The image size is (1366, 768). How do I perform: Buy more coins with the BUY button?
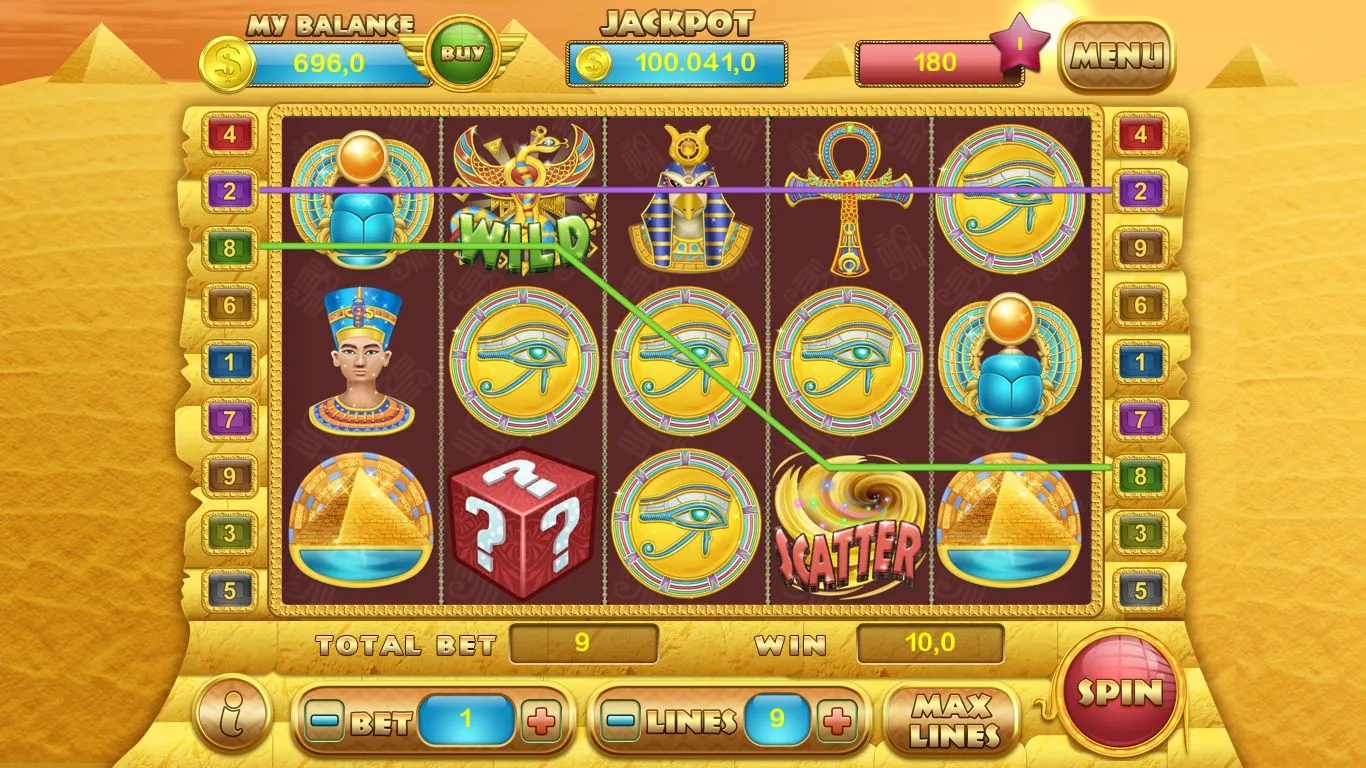461,54
